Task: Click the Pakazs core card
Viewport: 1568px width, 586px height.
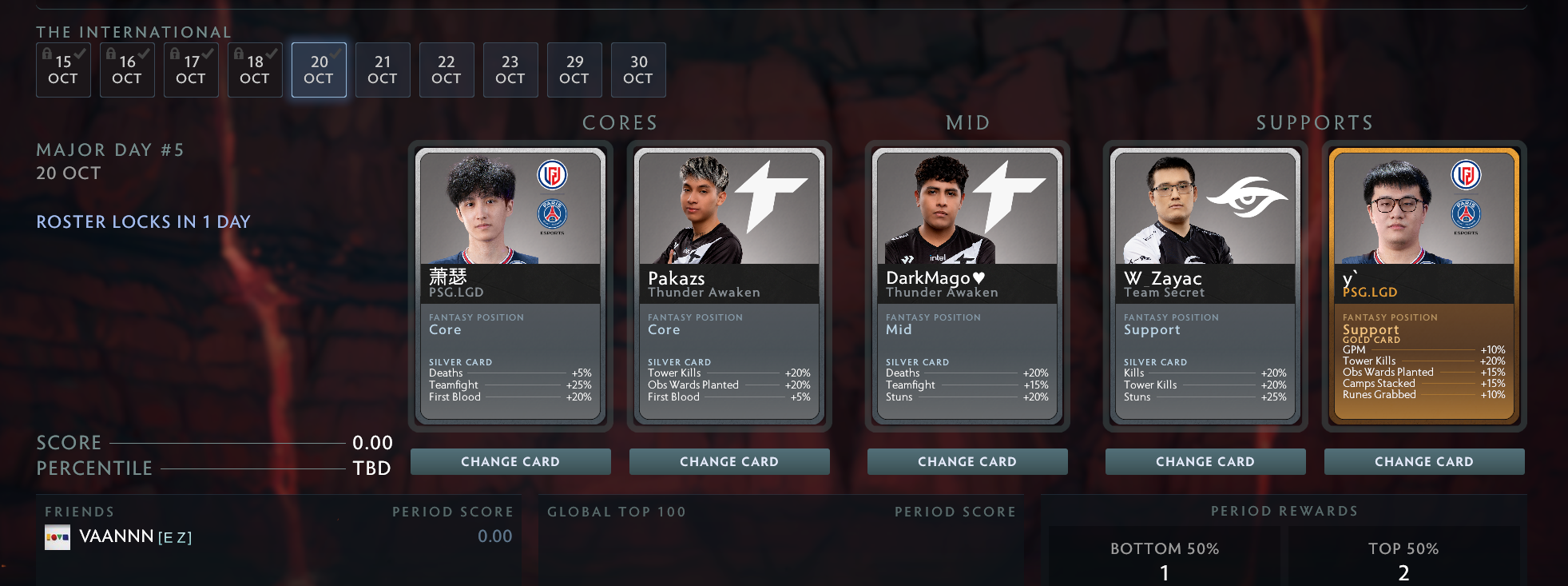Action: pyautogui.click(x=729, y=285)
